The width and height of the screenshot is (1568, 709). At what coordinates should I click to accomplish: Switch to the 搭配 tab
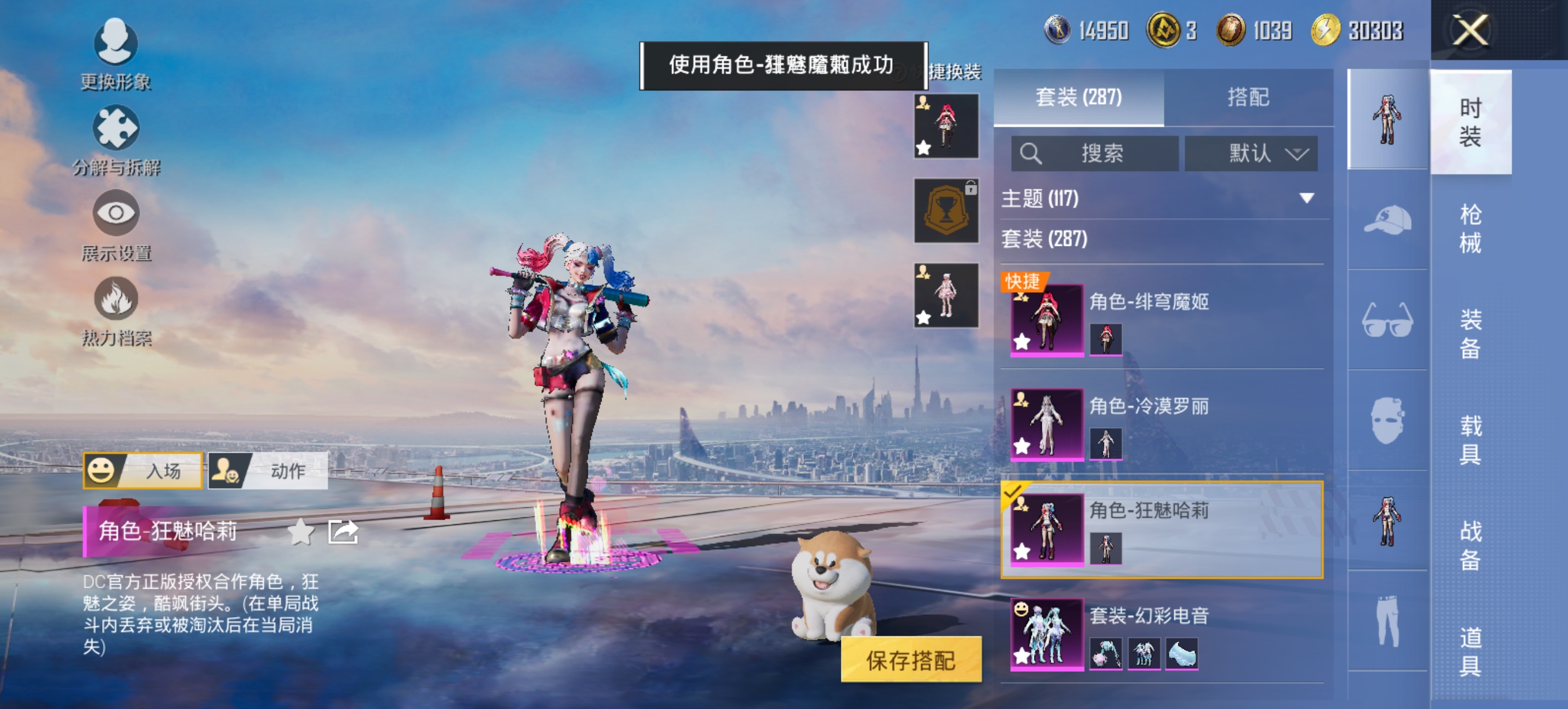point(1254,98)
